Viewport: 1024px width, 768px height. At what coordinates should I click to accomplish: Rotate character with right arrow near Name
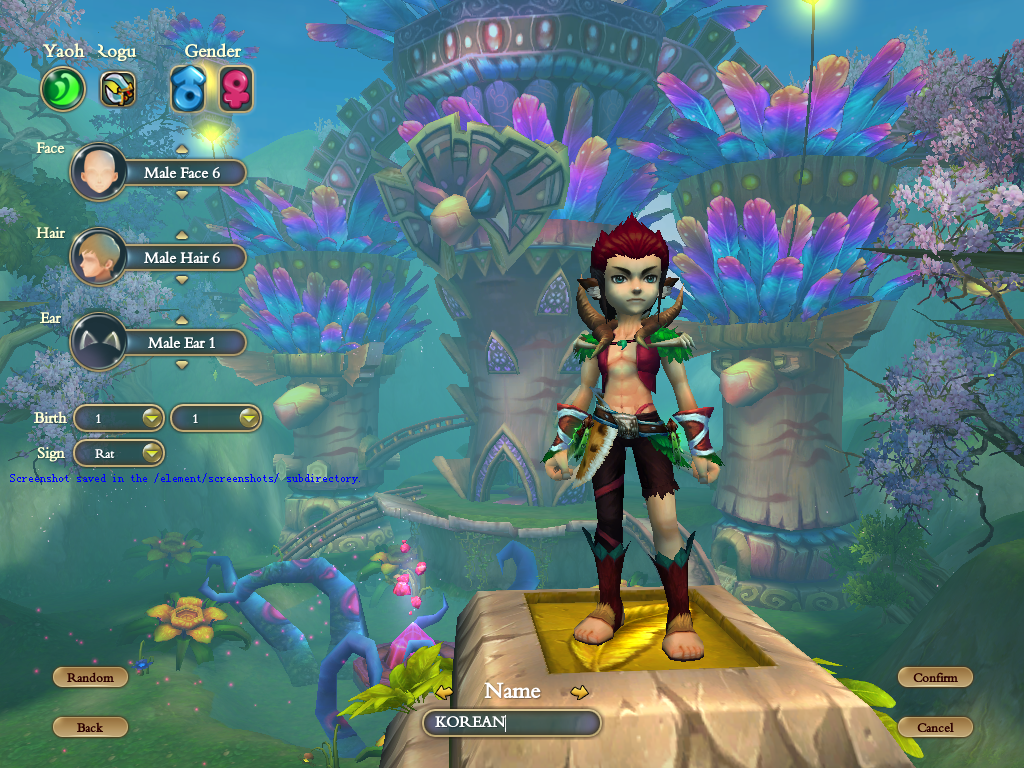tap(579, 691)
